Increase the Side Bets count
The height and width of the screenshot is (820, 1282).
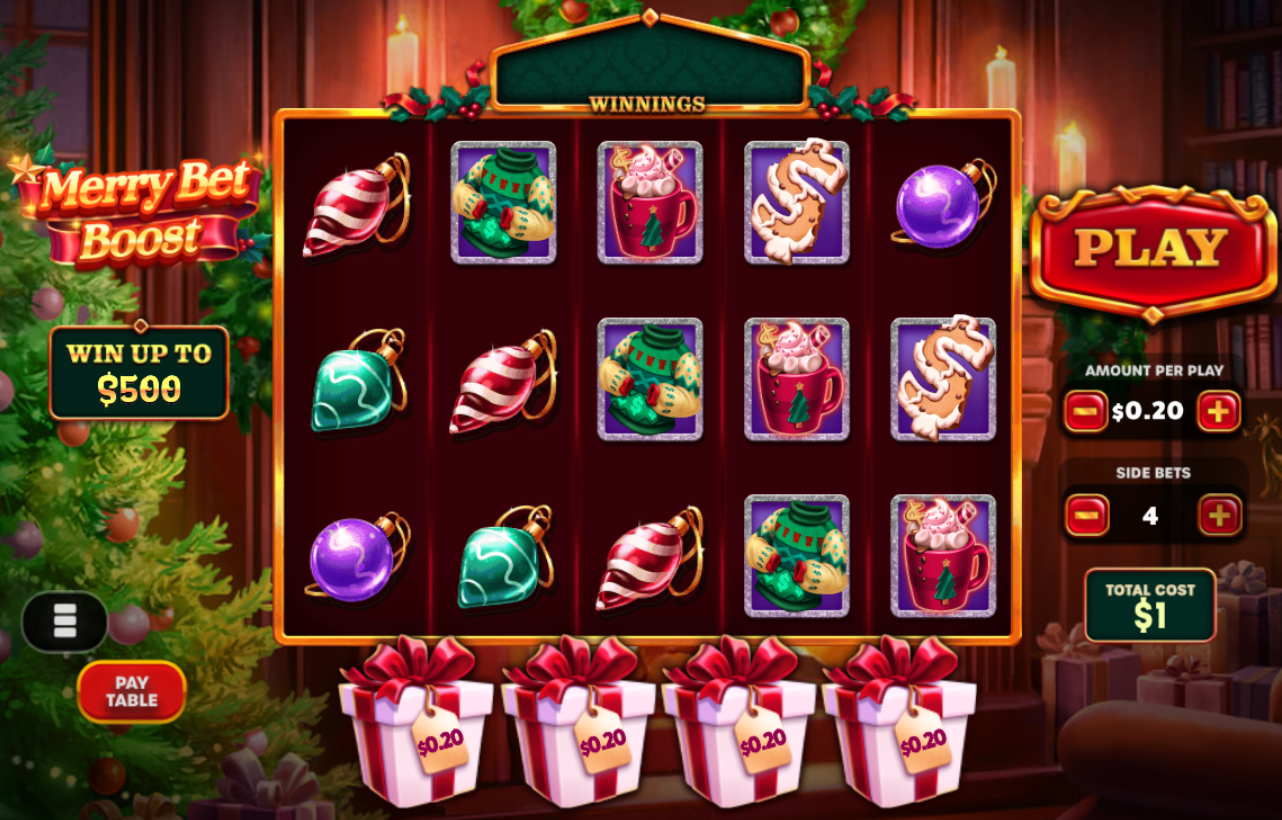pyautogui.click(x=1220, y=515)
